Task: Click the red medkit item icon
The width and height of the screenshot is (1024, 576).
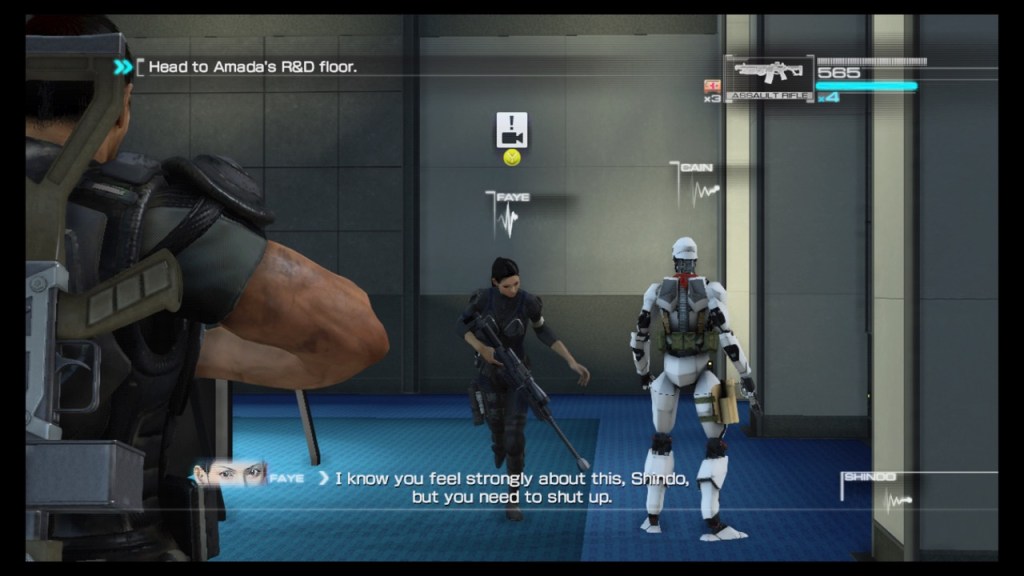Action: point(713,86)
